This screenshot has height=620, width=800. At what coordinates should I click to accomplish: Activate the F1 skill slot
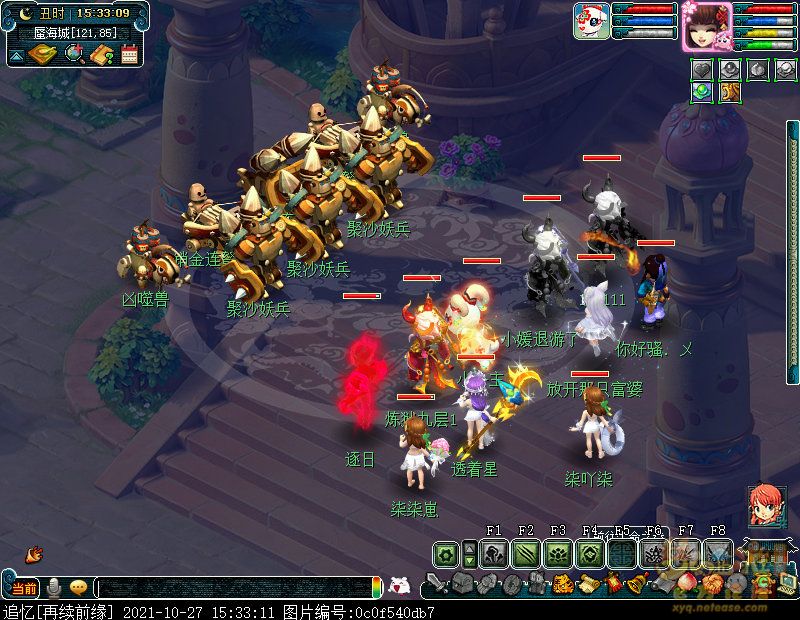click(494, 553)
